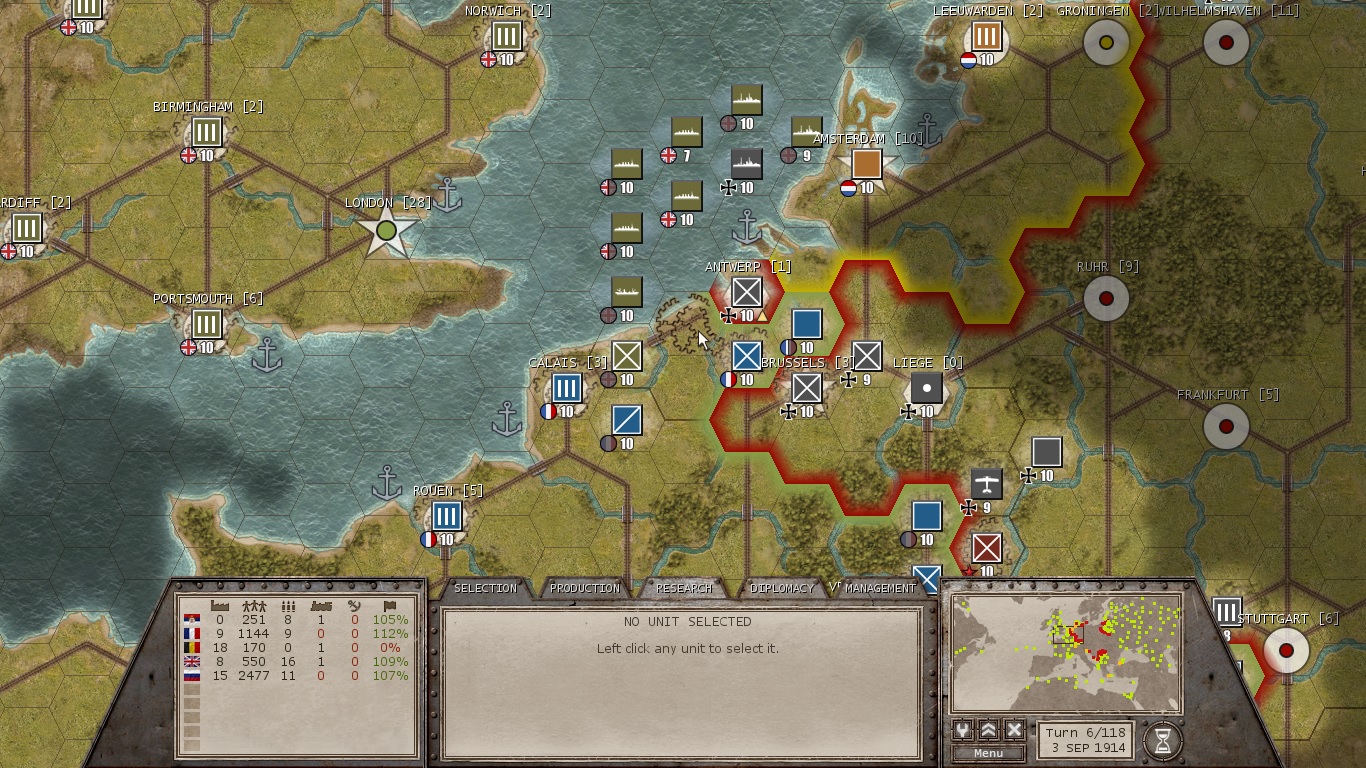1366x768 pixels.
Task: Click the double chevron up button
Action: tap(988, 730)
